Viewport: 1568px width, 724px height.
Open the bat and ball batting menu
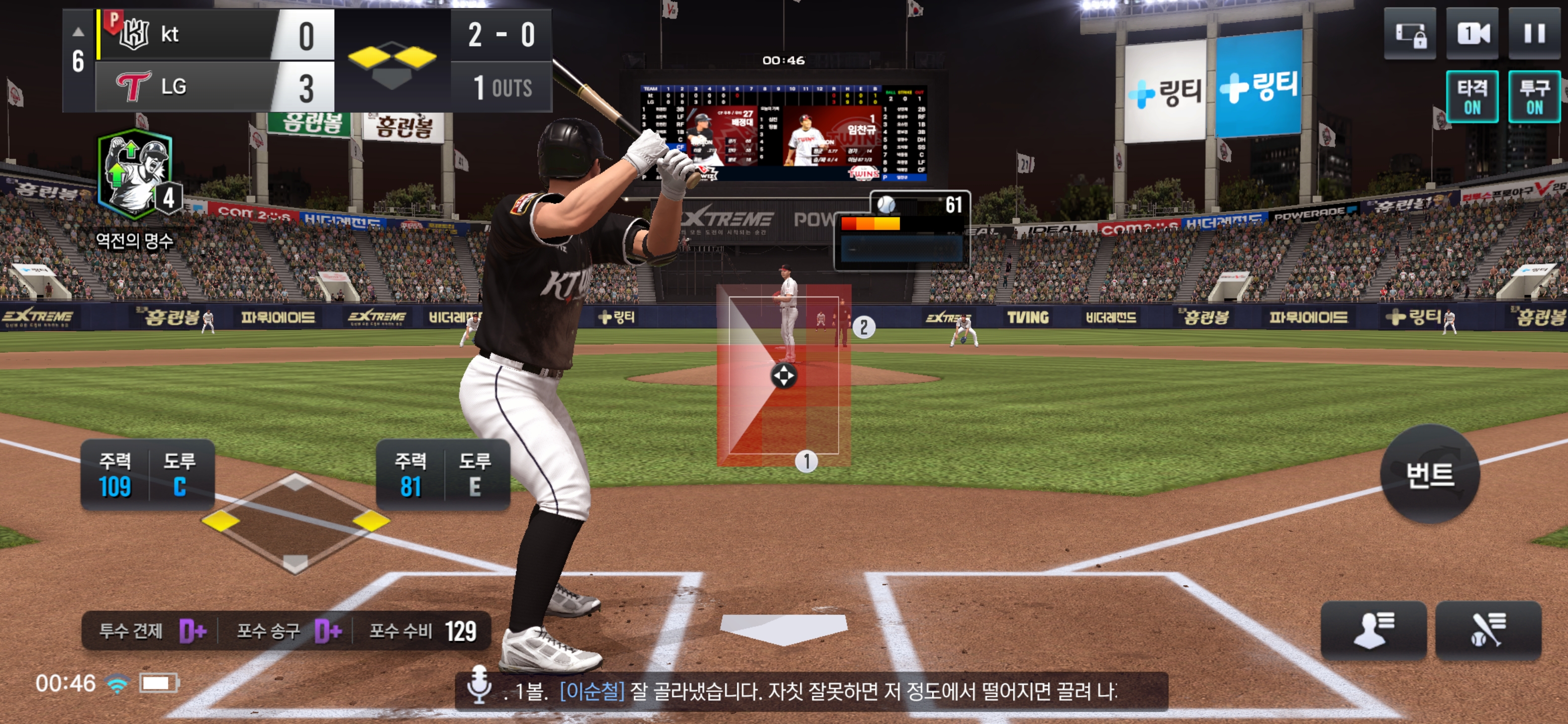coord(1488,630)
